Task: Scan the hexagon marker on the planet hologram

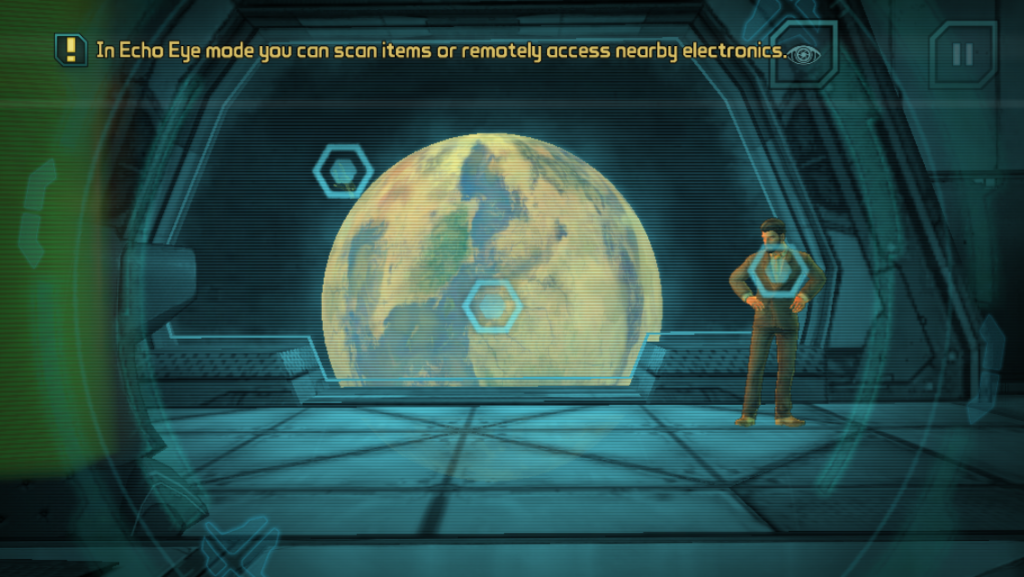Action: coord(493,305)
